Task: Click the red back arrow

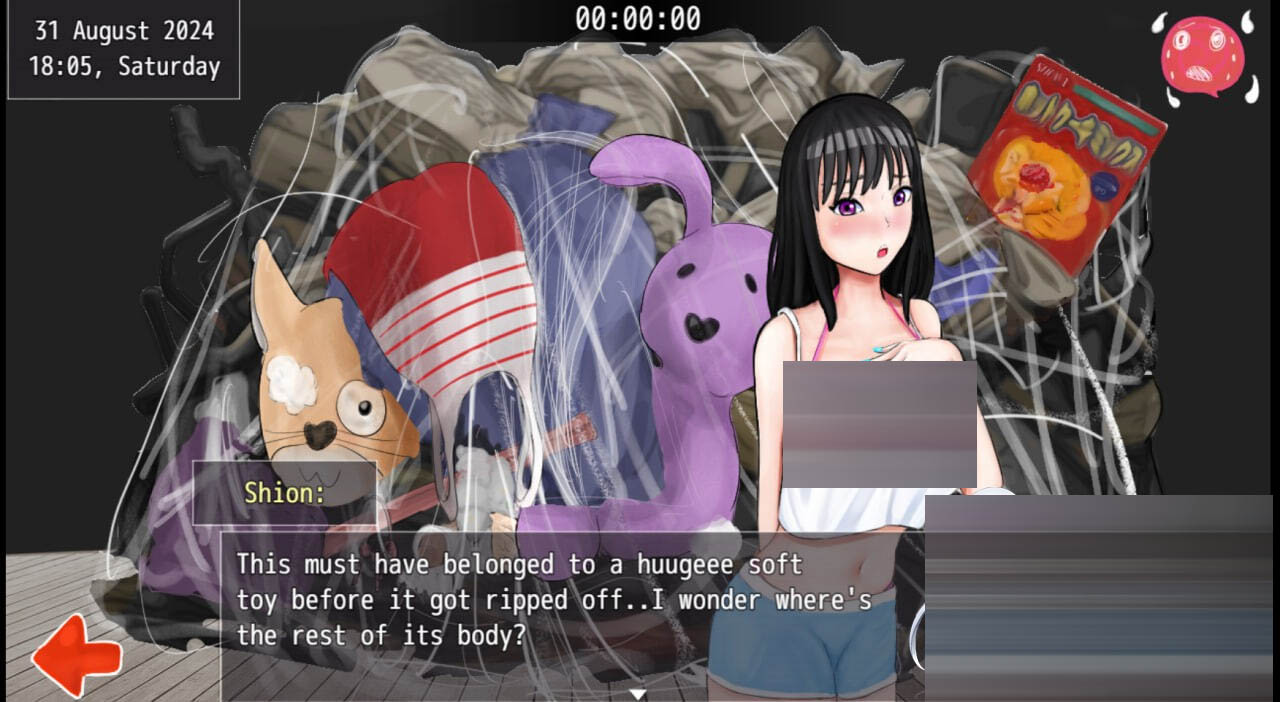Action: (76, 655)
